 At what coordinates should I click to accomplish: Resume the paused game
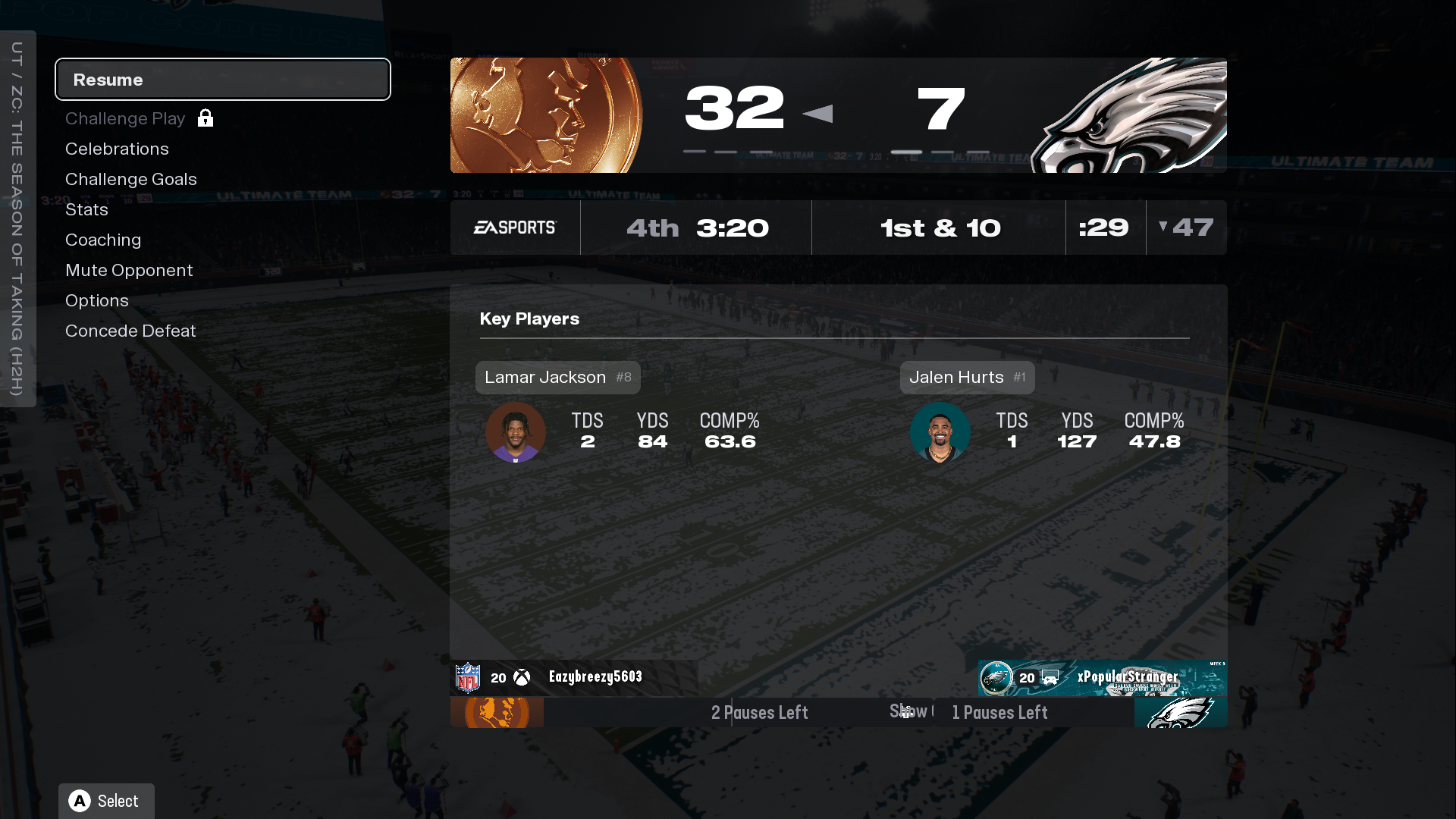222,80
